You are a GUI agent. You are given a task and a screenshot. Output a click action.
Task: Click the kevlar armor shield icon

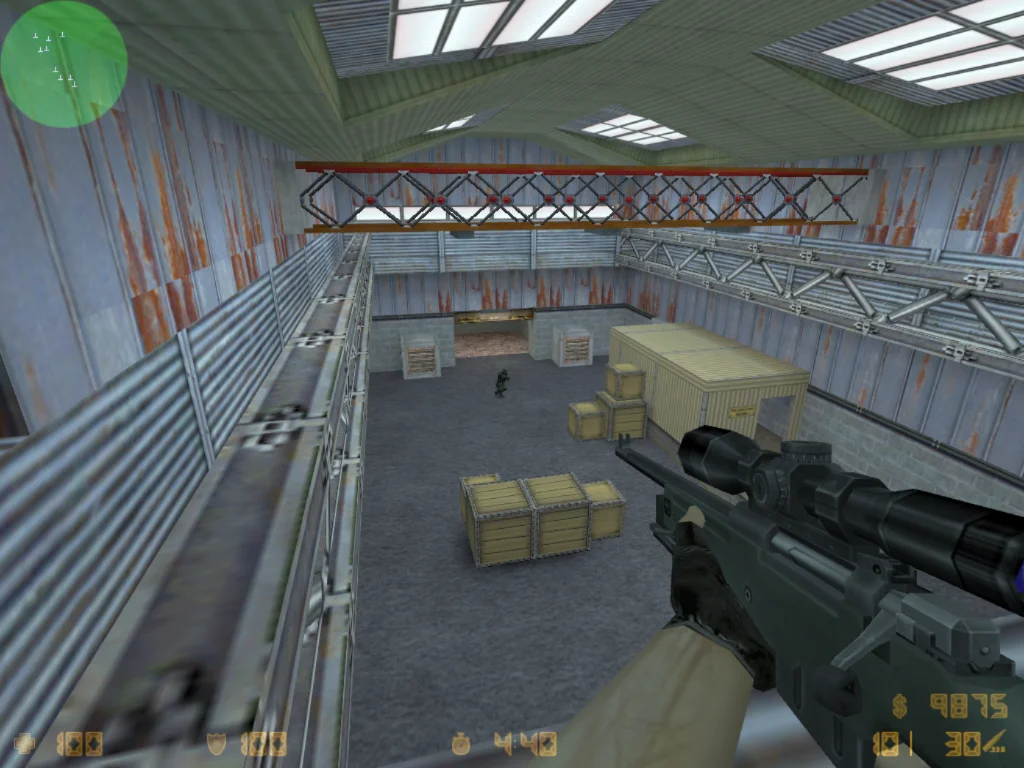coord(216,743)
